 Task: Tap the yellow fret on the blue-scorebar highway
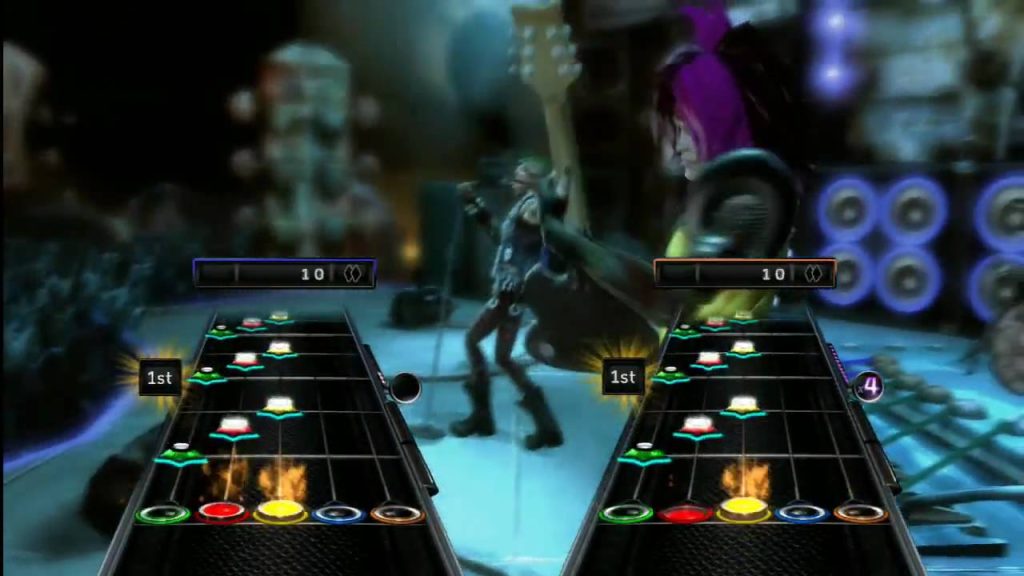point(281,512)
